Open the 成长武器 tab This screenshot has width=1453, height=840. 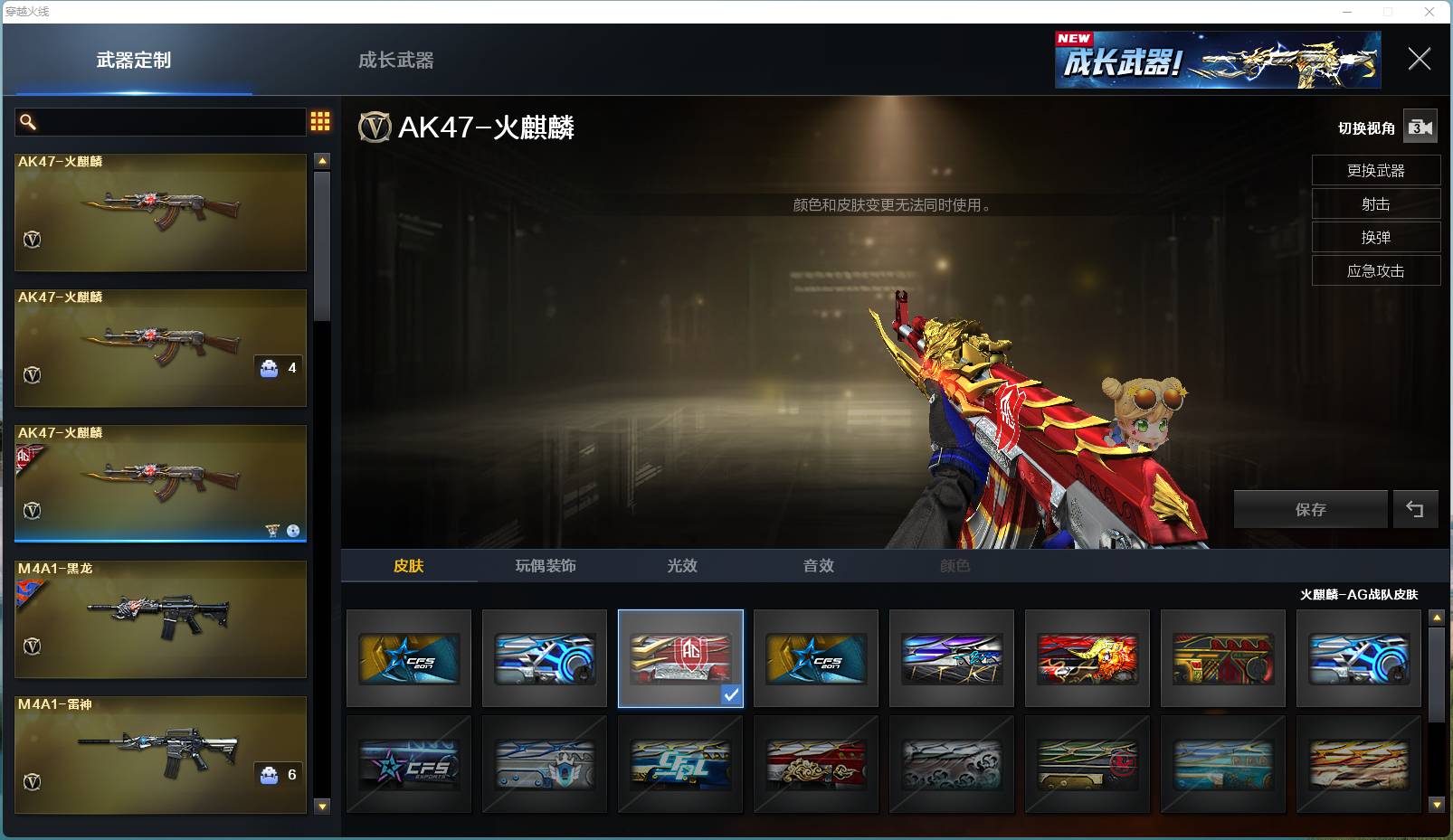(397, 60)
